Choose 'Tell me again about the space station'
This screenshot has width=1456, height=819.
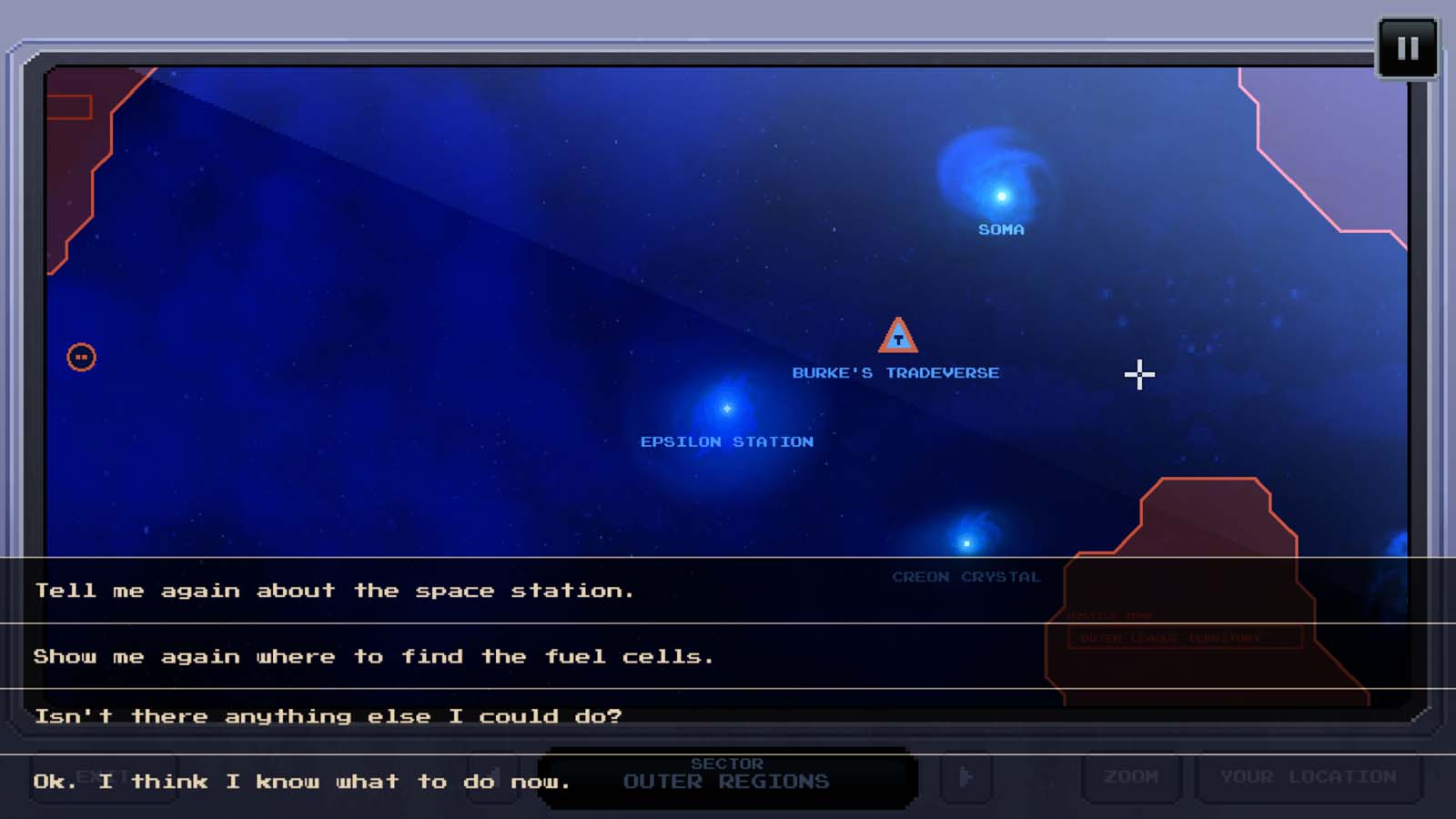(334, 590)
